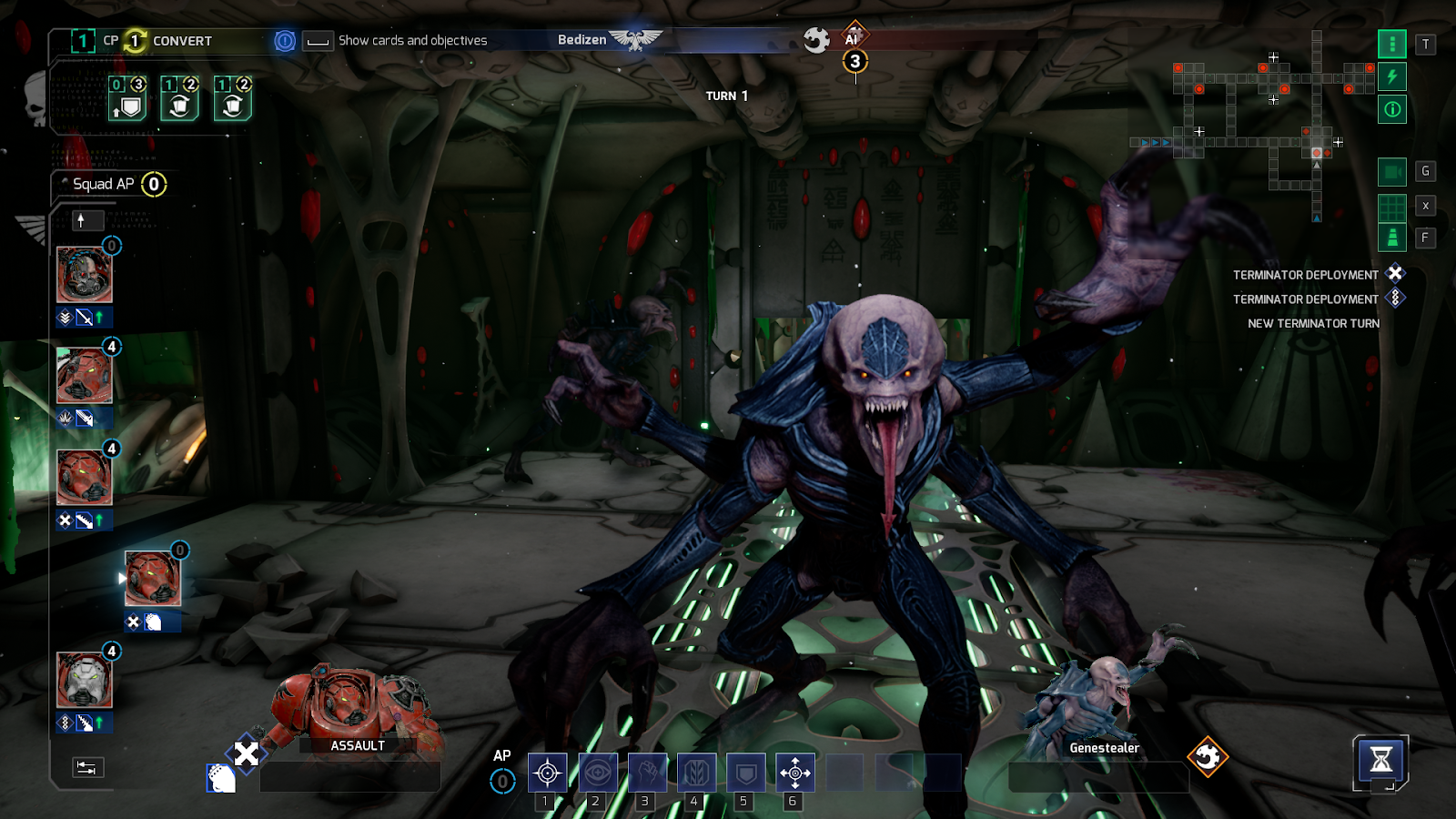Select the white-helmeted Terminator portrait
Image resolution: width=1456 pixels, height=819 pixels.
(x=85, y=681)
